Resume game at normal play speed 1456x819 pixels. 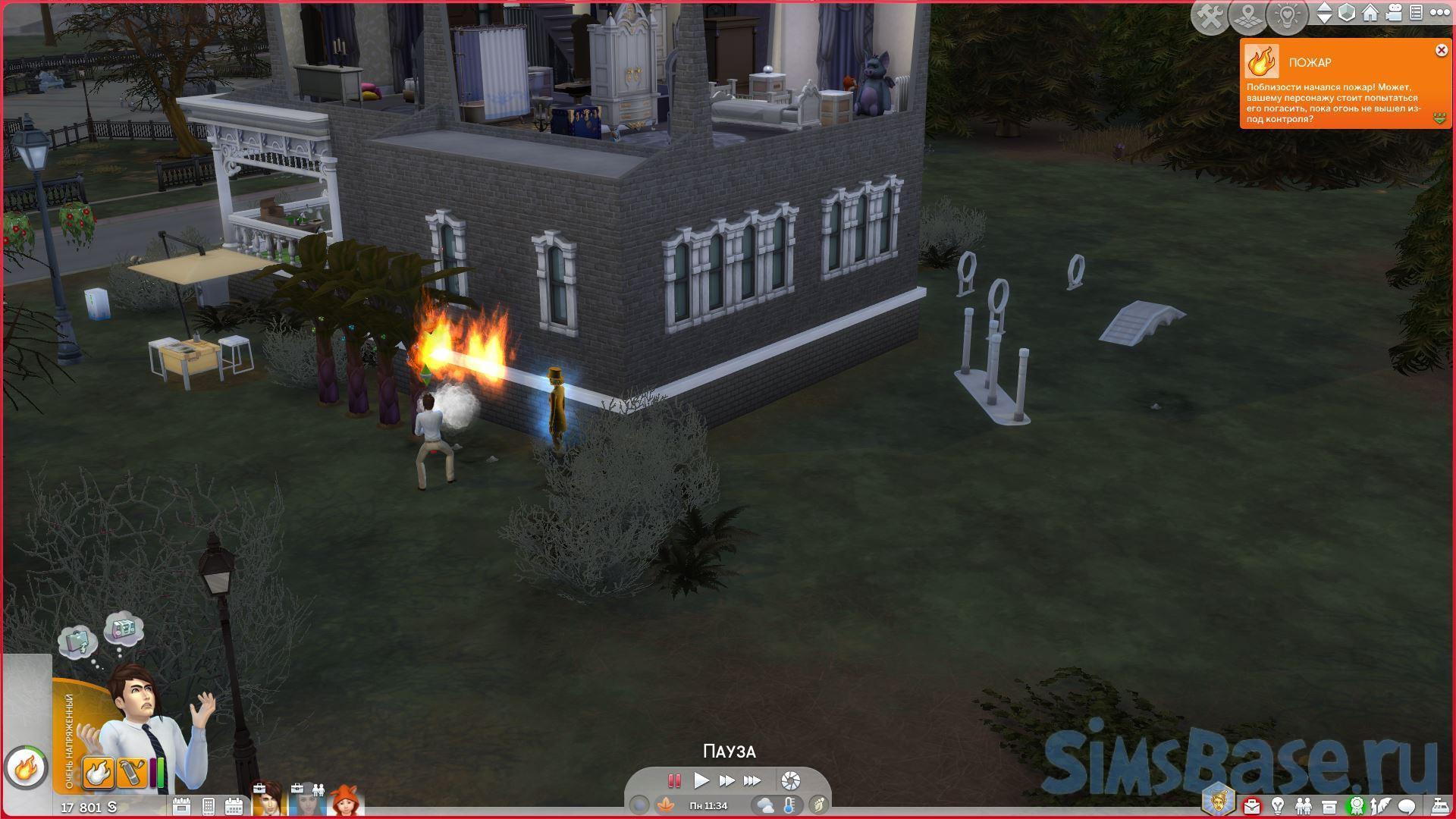tap(701, 780)
